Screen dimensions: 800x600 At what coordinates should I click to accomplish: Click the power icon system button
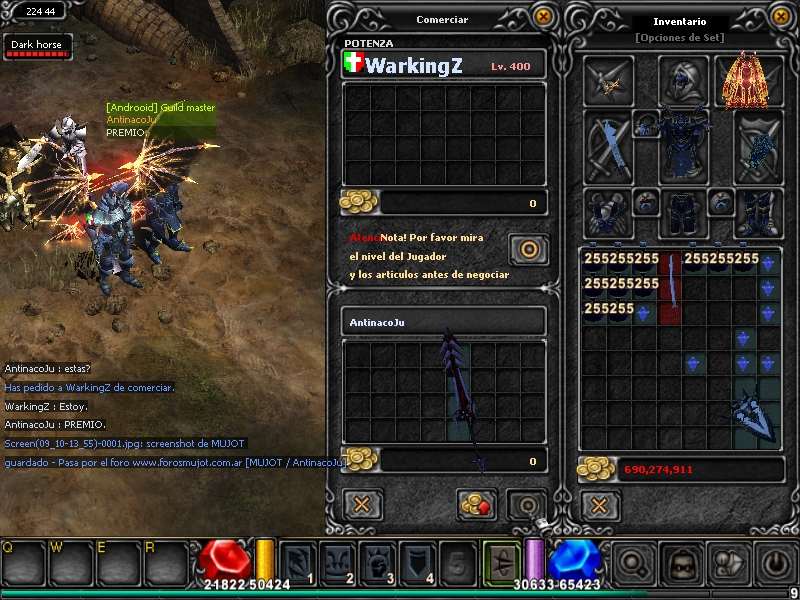776,563
